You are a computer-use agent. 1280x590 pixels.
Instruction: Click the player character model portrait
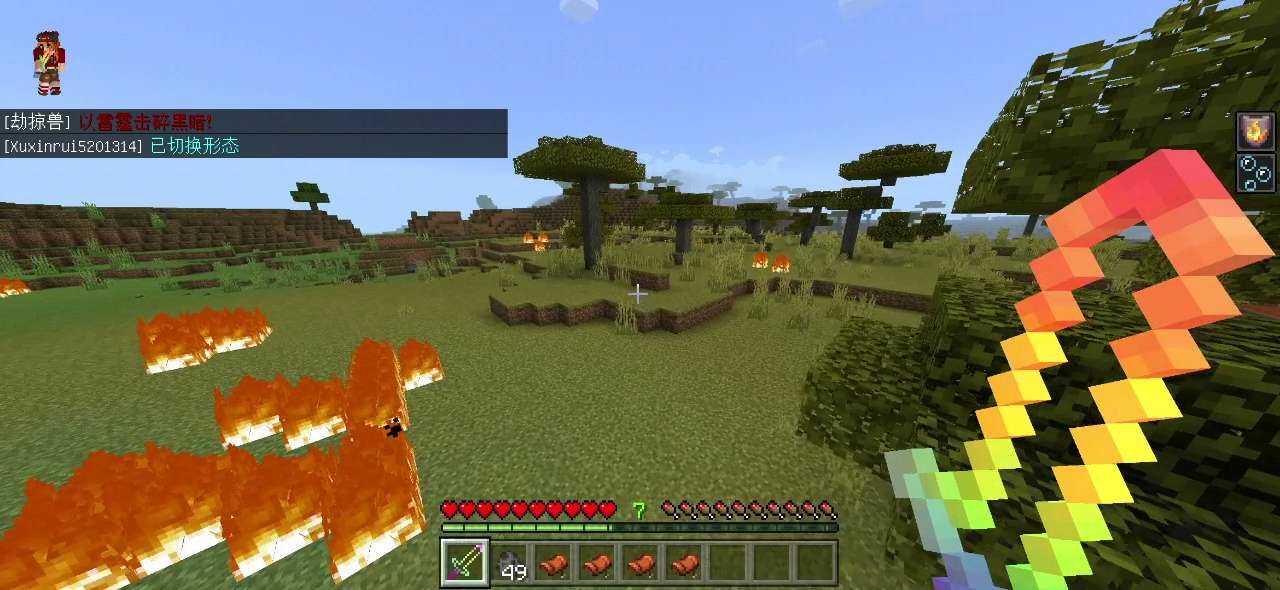(47, 62)
